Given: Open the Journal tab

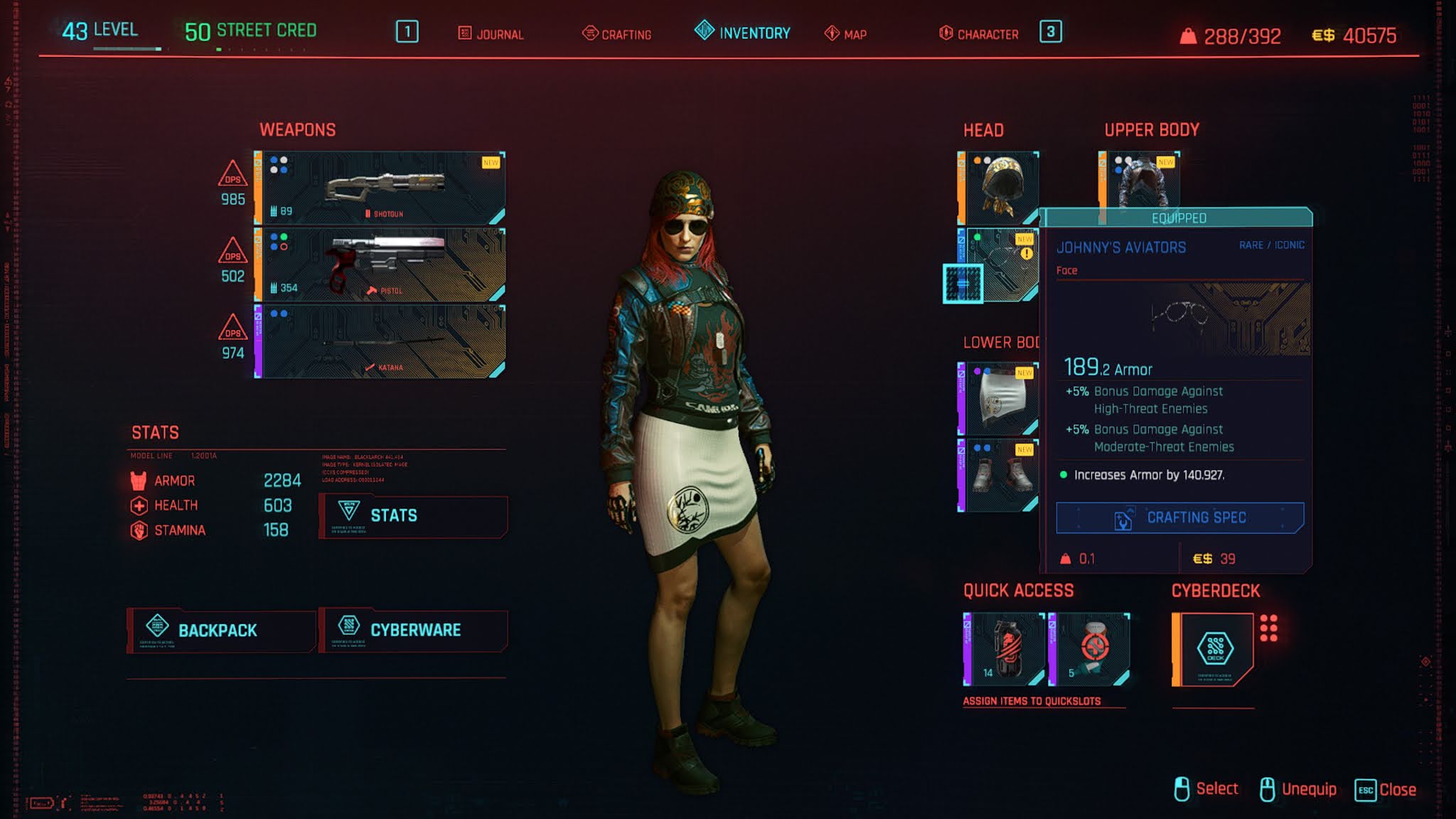Looking at the screenshot, I should coord(491,33).
